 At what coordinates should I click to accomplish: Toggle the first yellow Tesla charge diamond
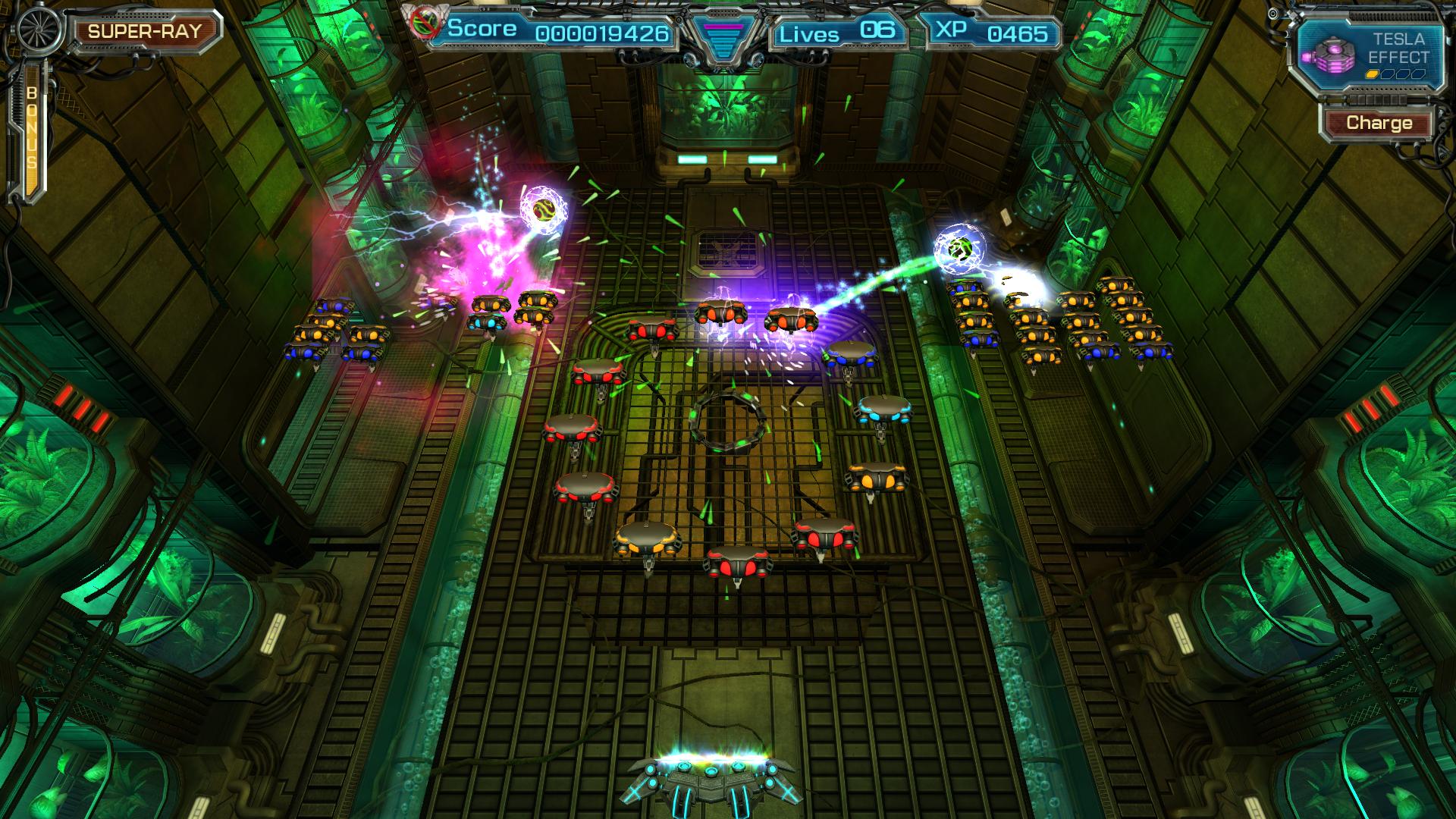click(x=1371, y=74)
